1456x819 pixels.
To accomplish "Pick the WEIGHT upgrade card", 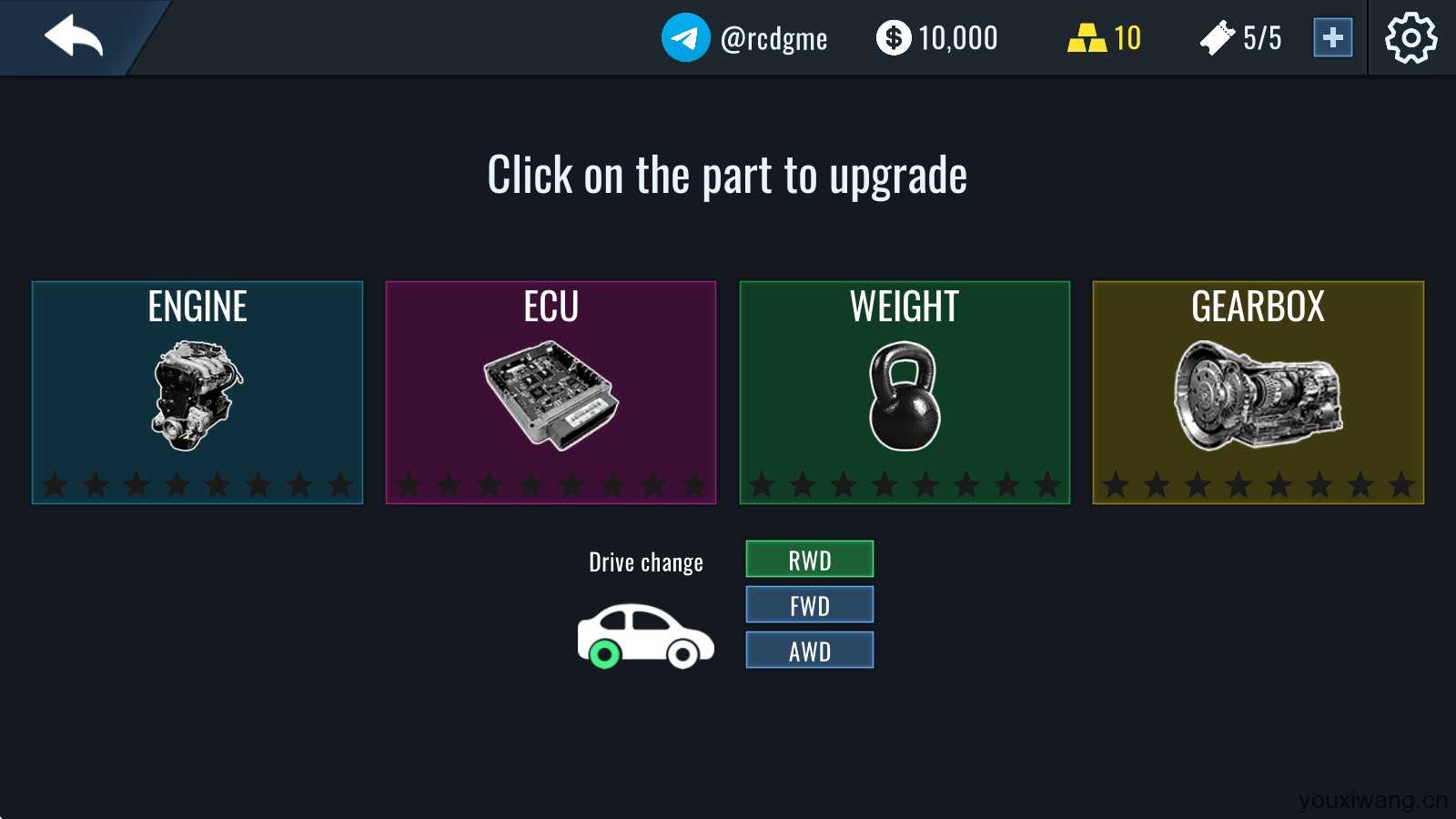I will click(x=905, y=392).
